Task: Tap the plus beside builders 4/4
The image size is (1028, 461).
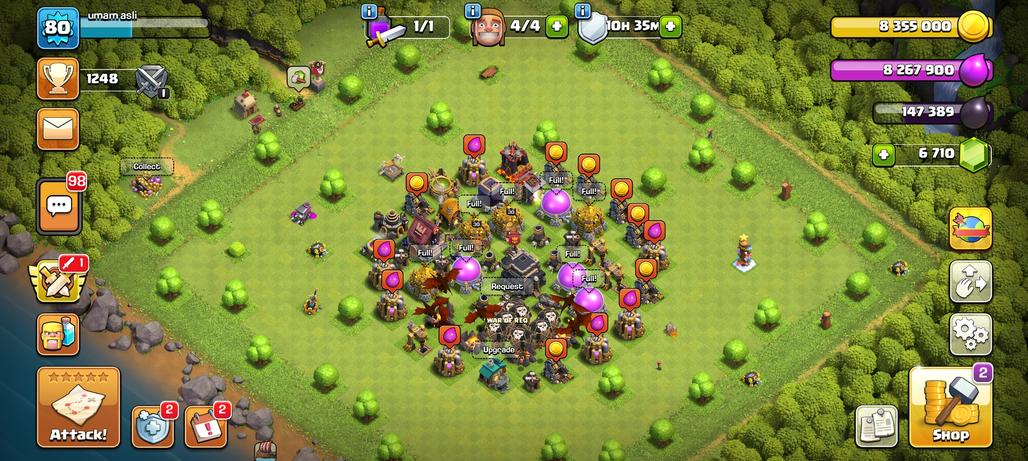Action: [557, 26]
